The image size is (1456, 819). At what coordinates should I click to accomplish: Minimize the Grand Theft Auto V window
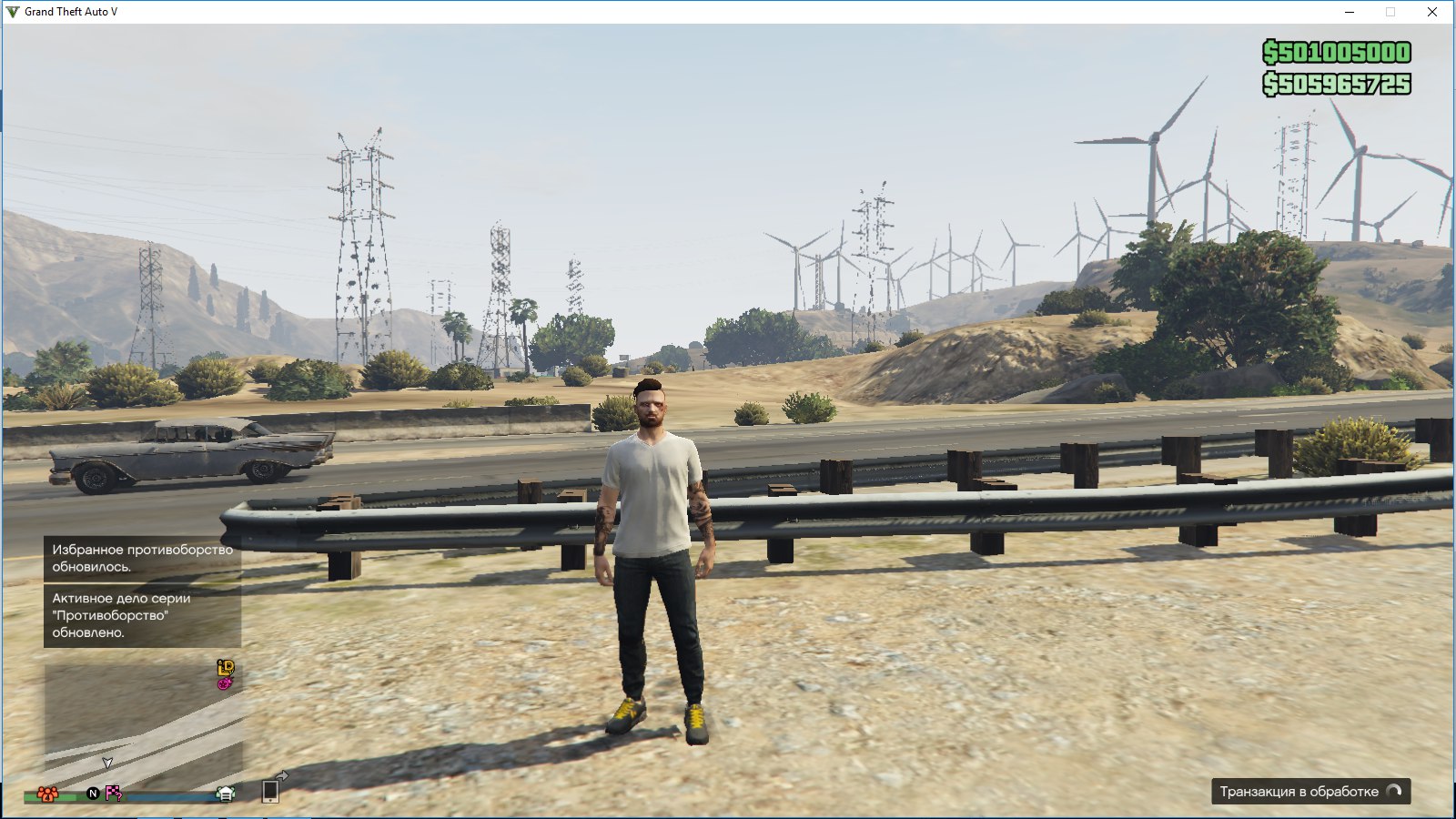pos(1350,12)
